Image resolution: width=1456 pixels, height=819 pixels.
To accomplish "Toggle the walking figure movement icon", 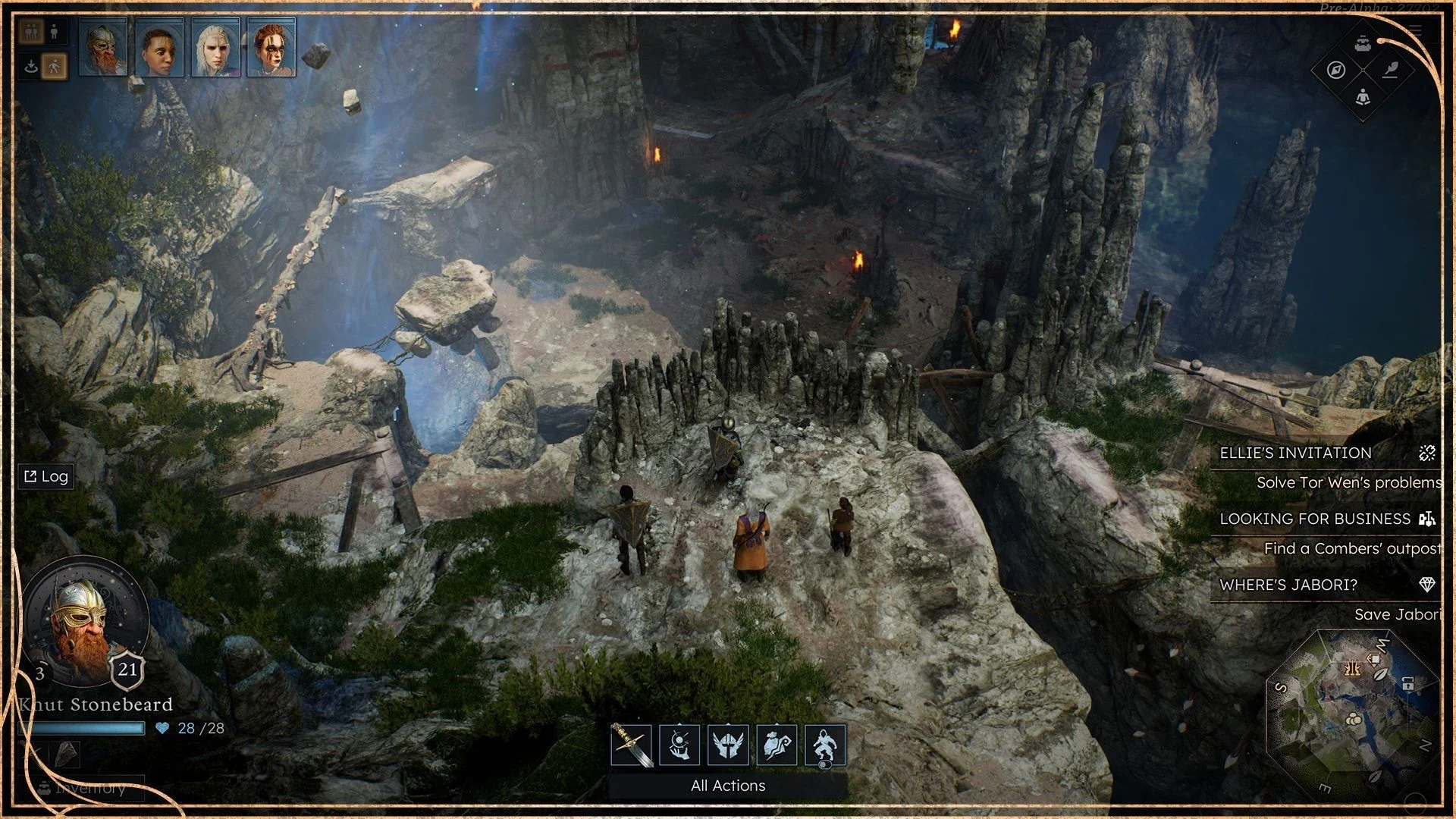I will (54, 67).
